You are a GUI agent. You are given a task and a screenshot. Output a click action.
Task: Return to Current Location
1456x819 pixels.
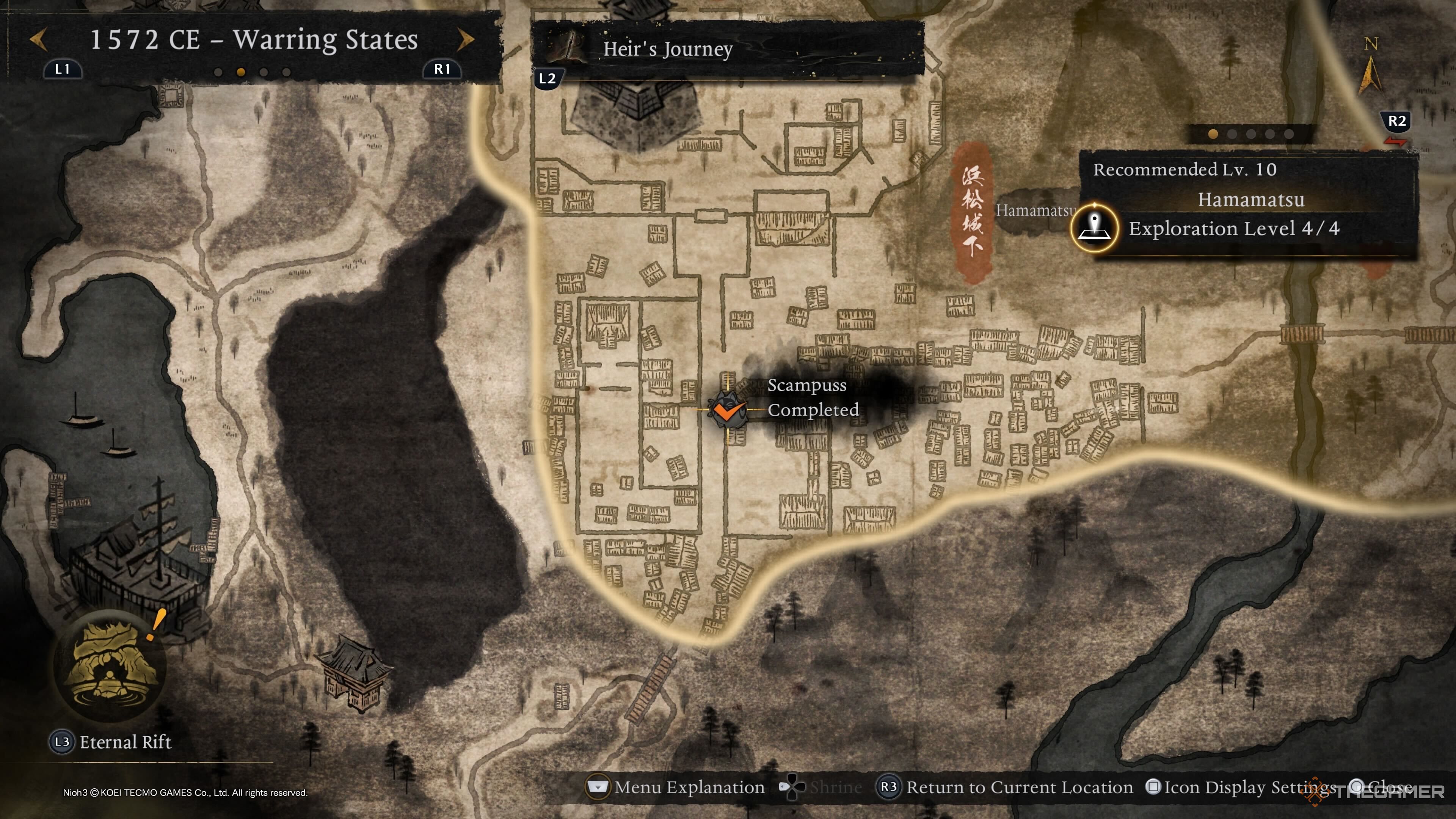1006,787
